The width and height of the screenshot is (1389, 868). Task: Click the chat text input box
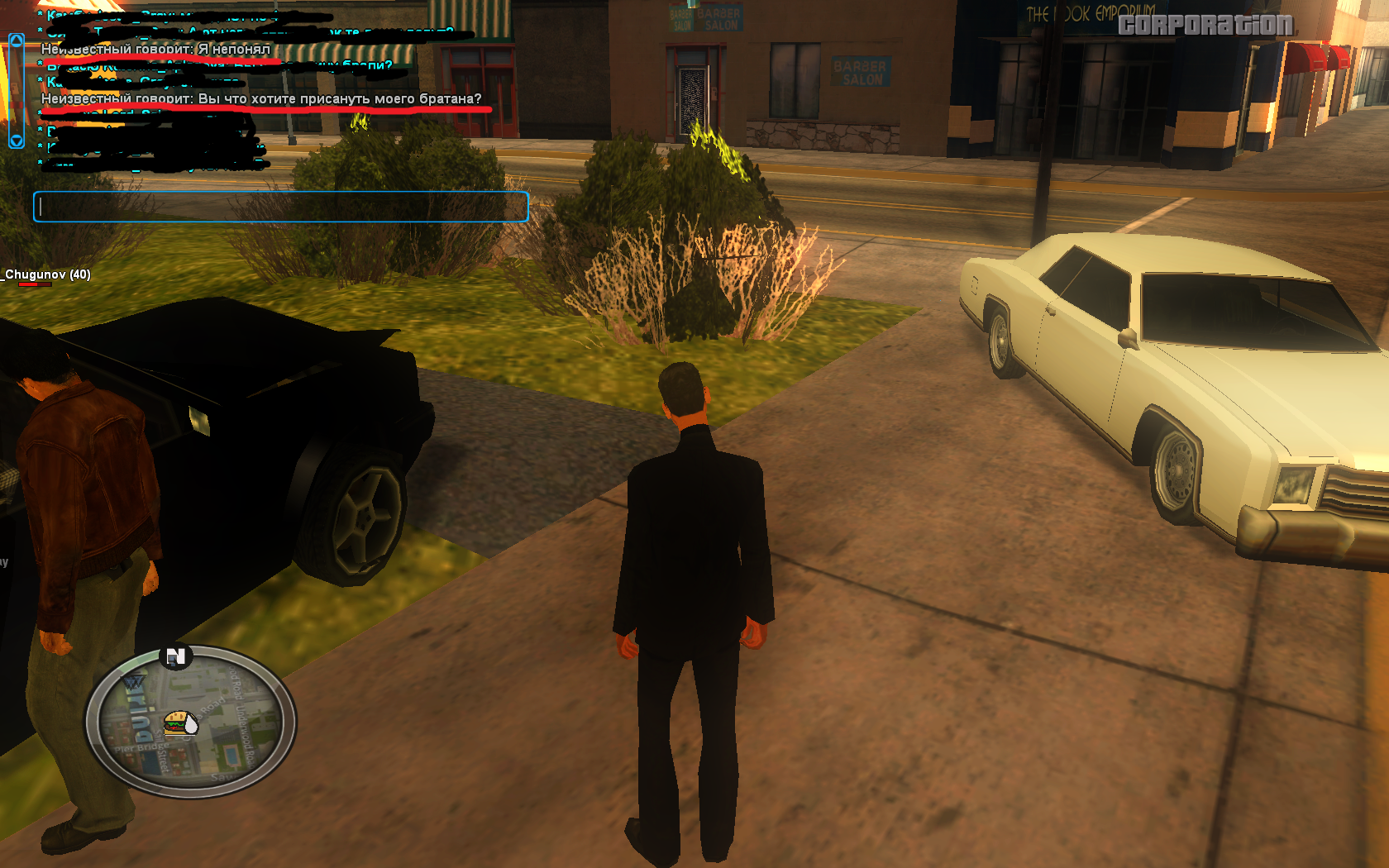pos(280,207)
